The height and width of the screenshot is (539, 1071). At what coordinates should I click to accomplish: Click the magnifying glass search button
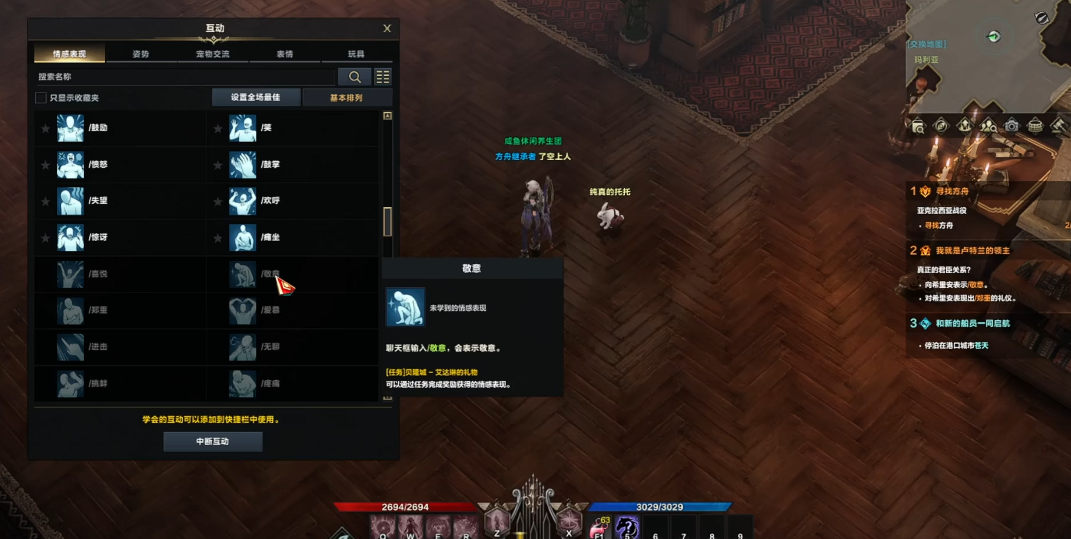point(354,77)
